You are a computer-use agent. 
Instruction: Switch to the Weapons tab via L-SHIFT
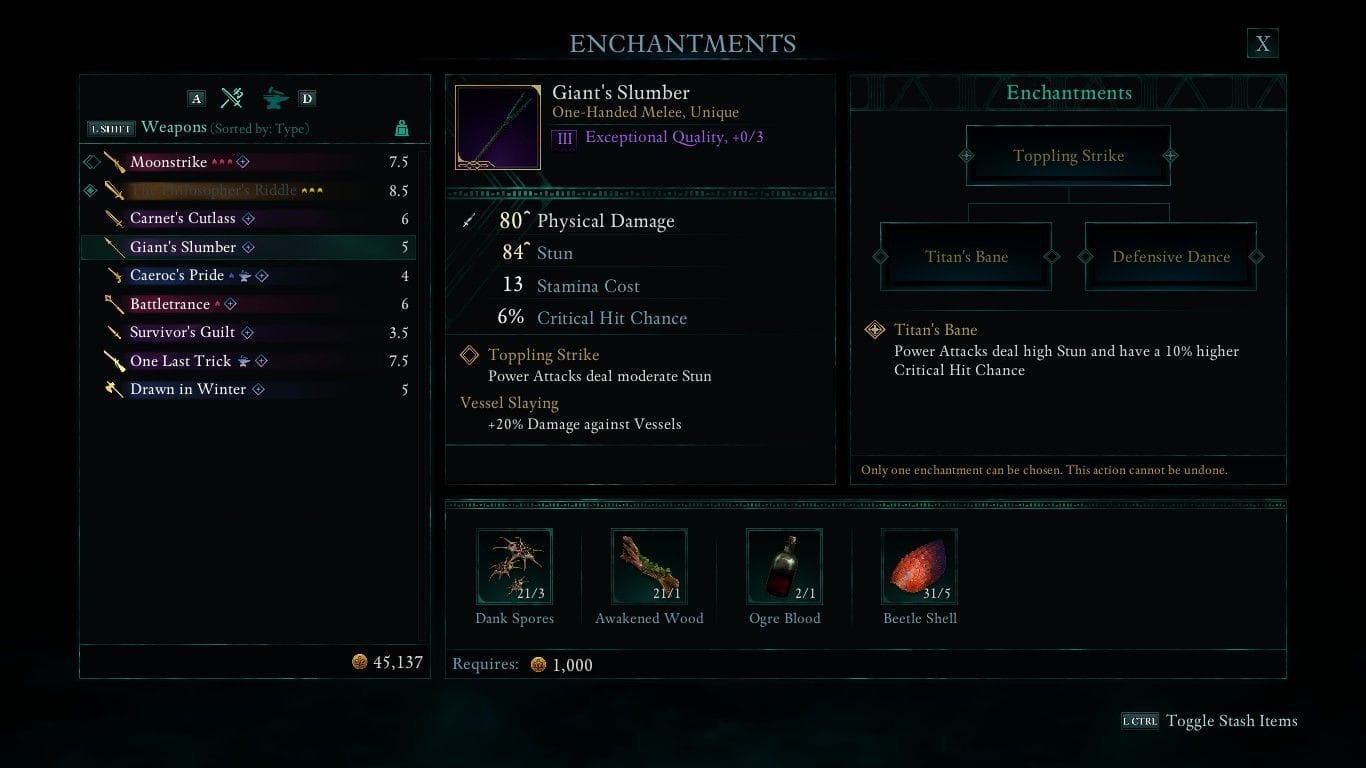(110, 128)
